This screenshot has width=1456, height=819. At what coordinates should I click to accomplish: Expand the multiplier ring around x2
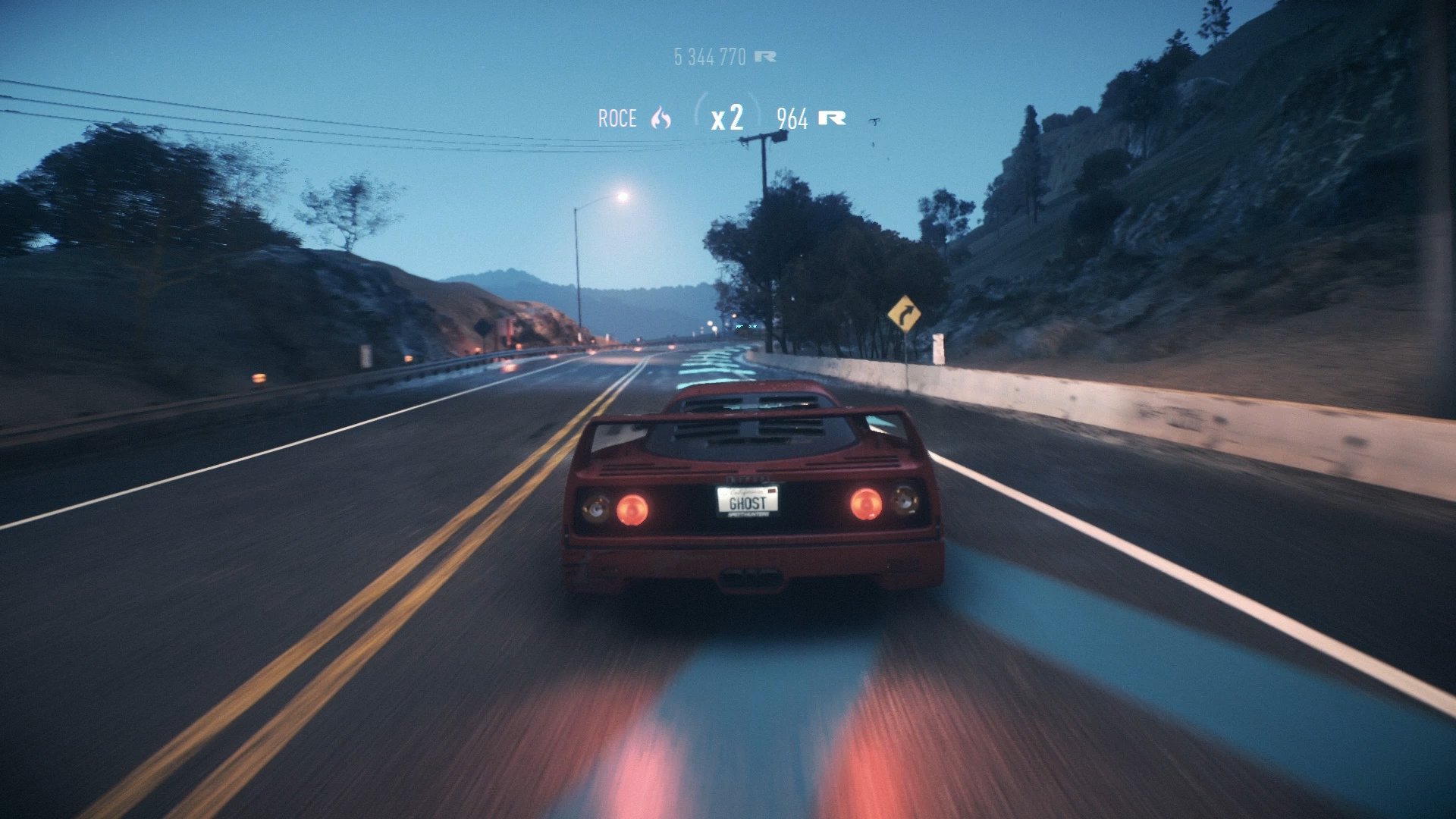click(x=726, y=114)
